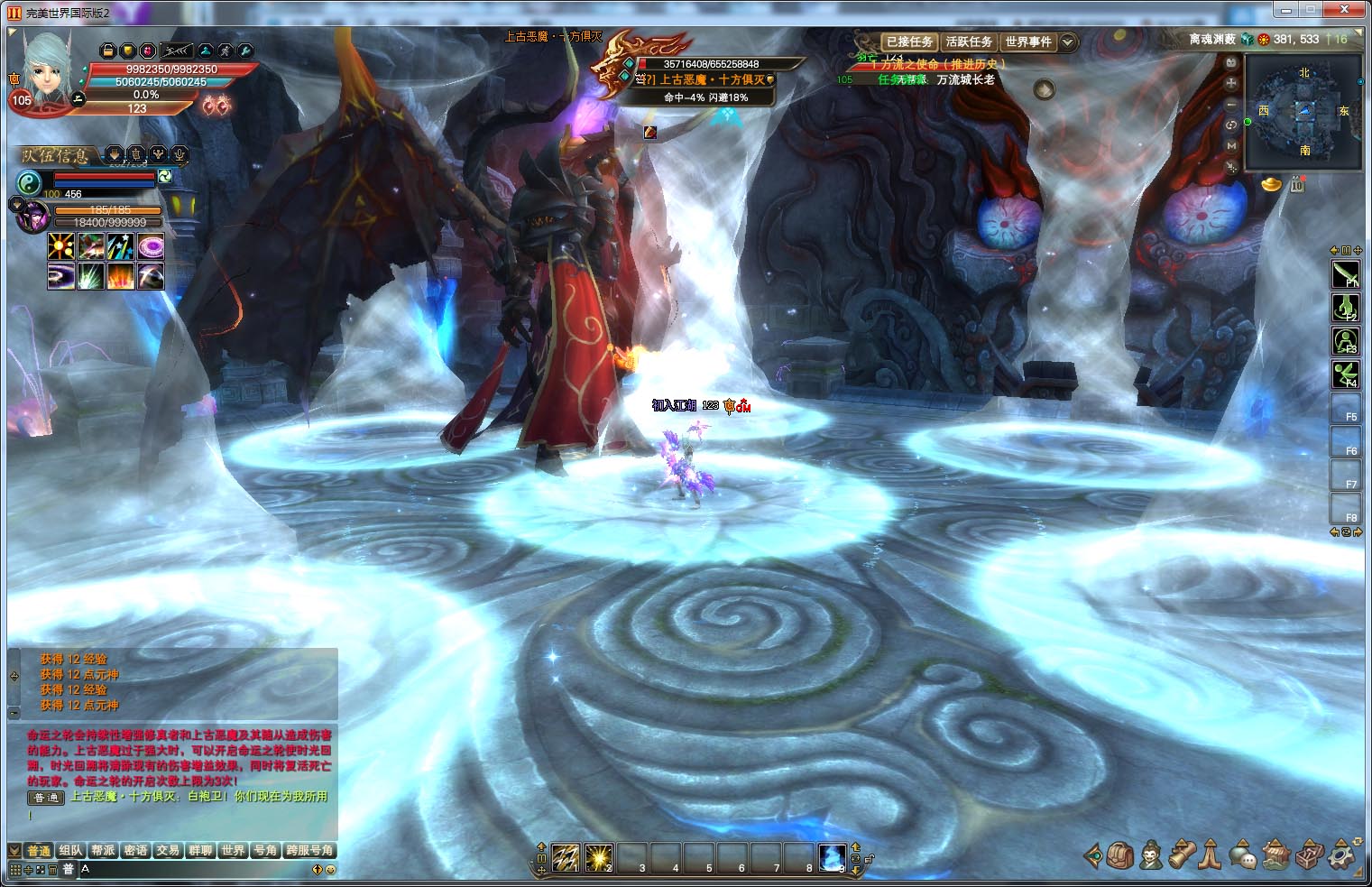The width and height of the screenshot is (1372, 887).
Task: Show the 已接任务 accepted quests list
Action: coord(909,42)
